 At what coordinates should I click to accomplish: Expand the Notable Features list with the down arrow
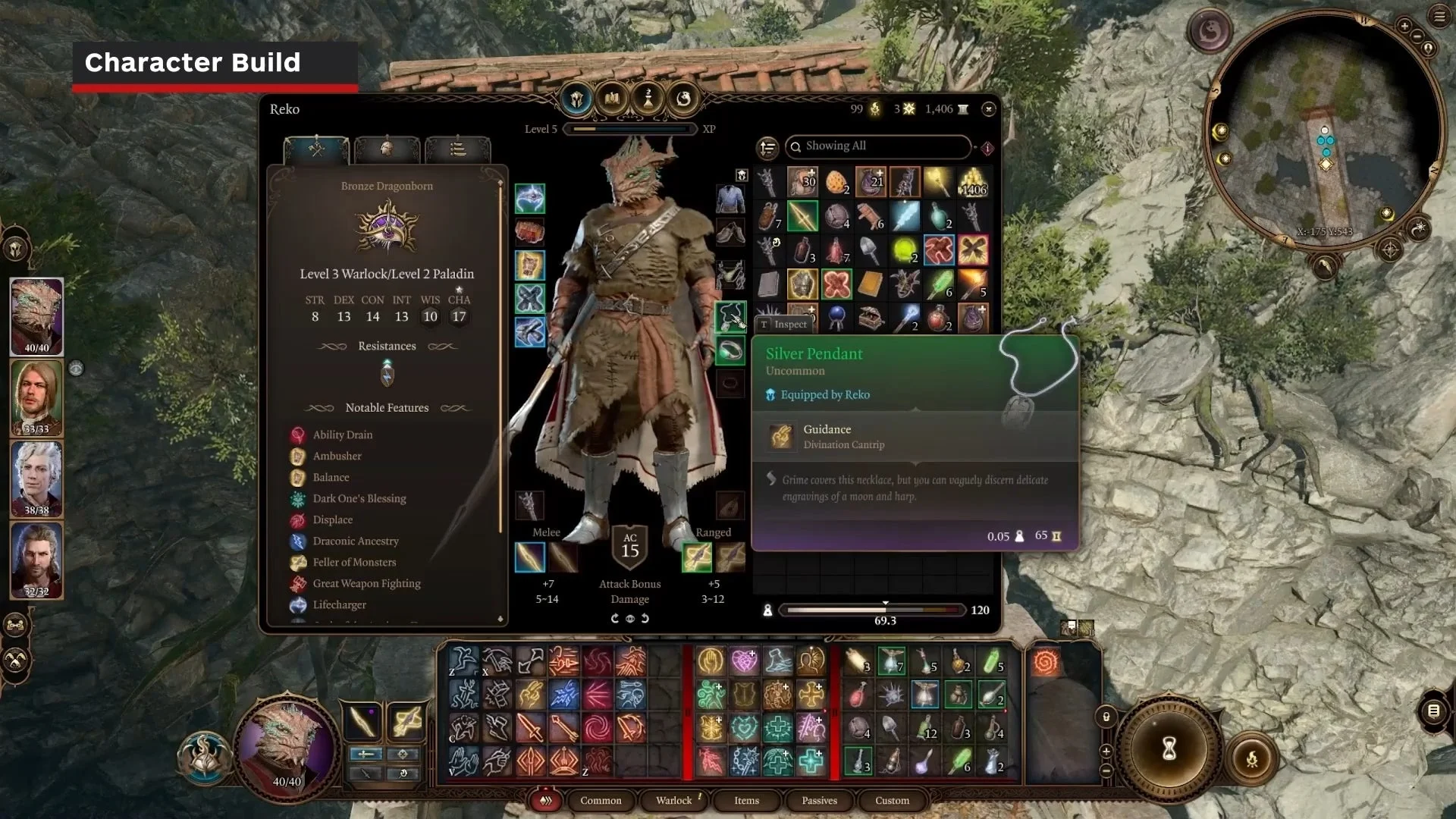pyautogui.click(x=500, y=620)
